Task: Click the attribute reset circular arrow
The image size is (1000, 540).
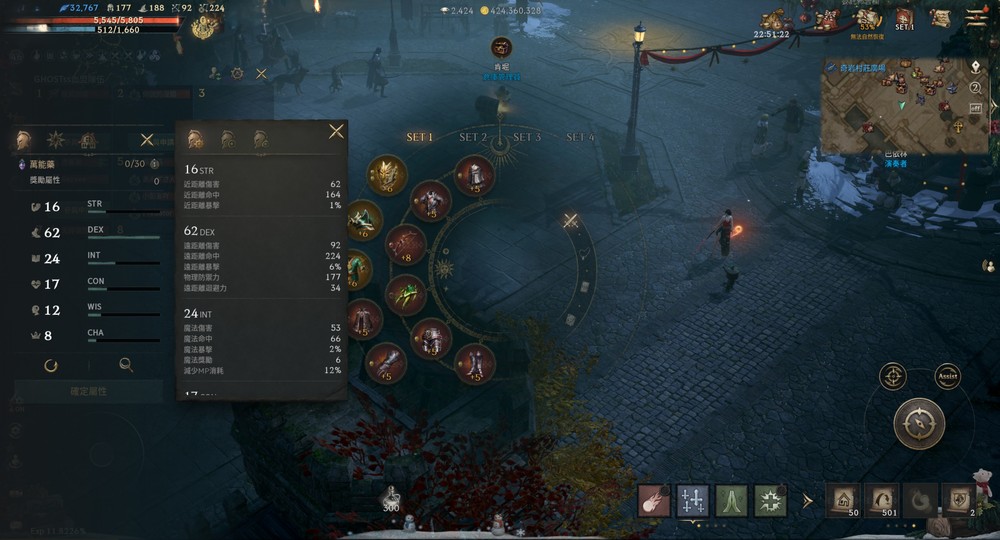Action: click(51, 366)
